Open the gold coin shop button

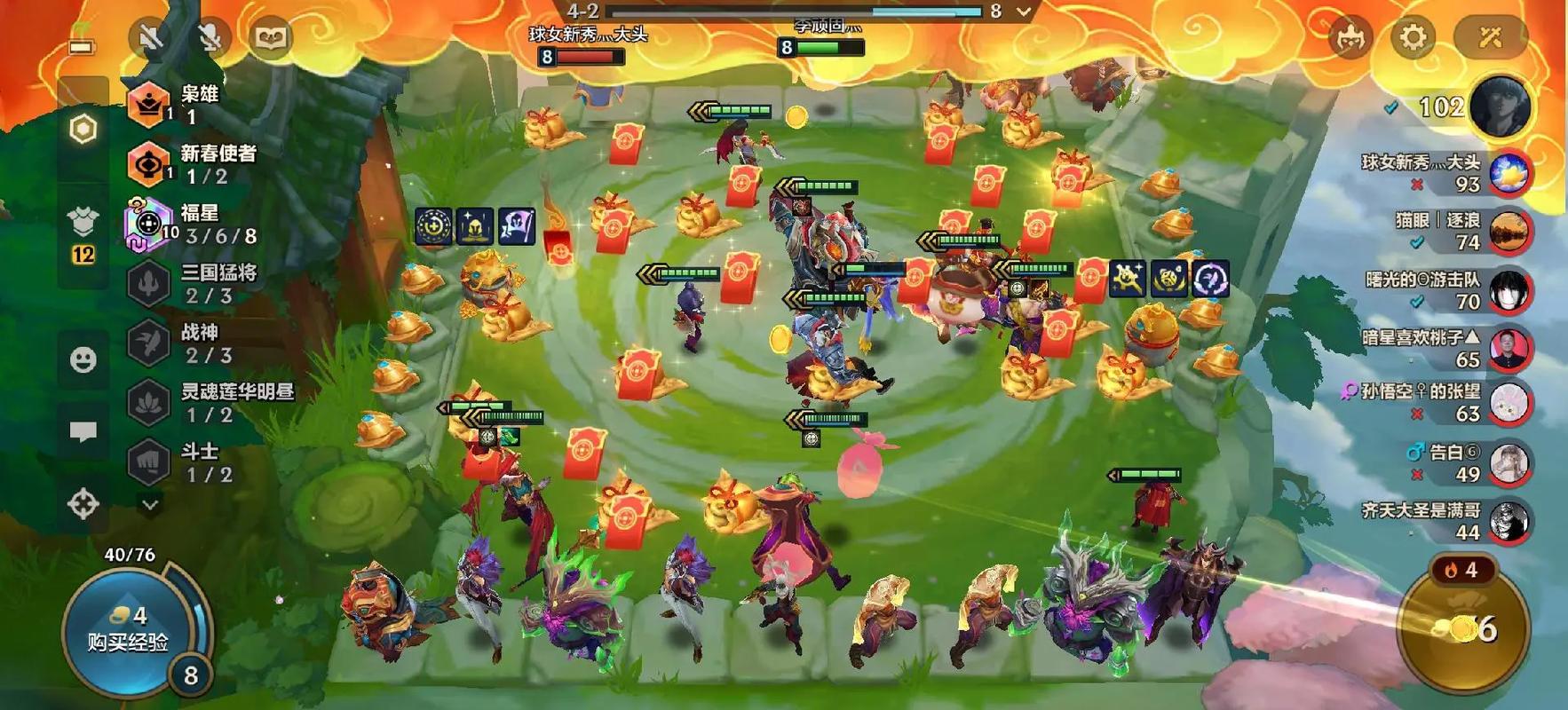[x=1463, y=628]
